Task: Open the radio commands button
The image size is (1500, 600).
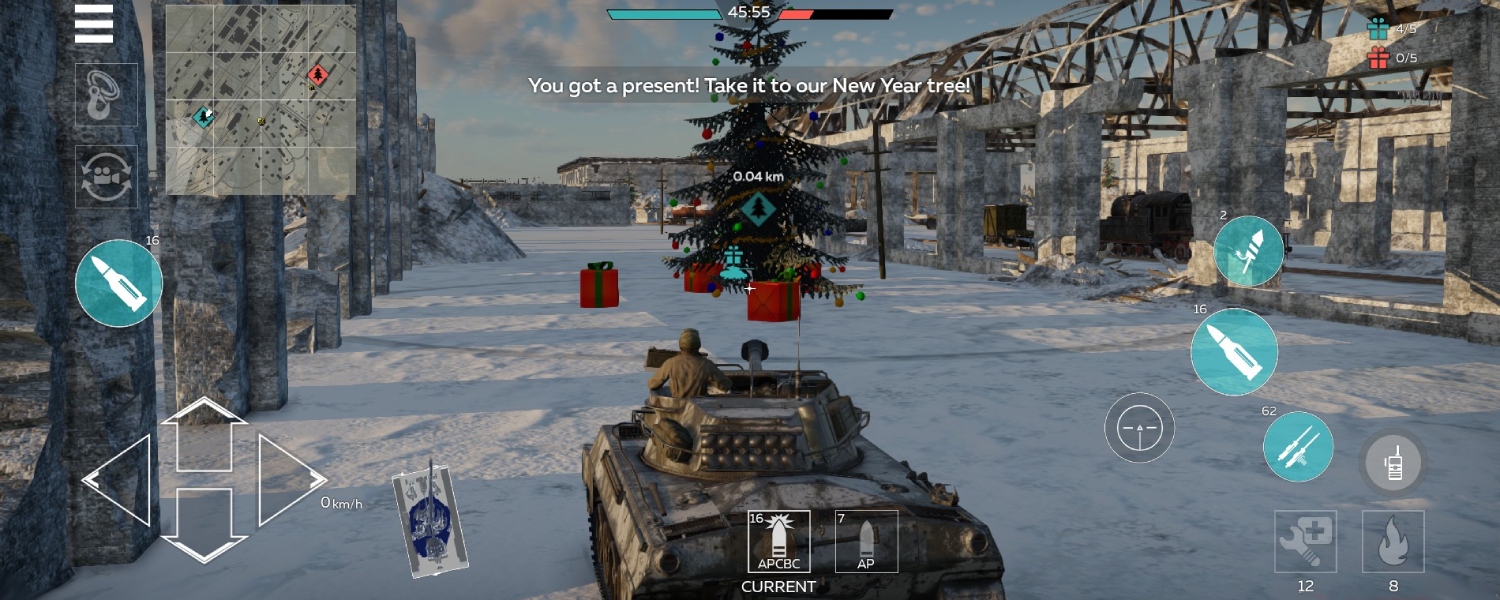Action: tap(1393, 464)
